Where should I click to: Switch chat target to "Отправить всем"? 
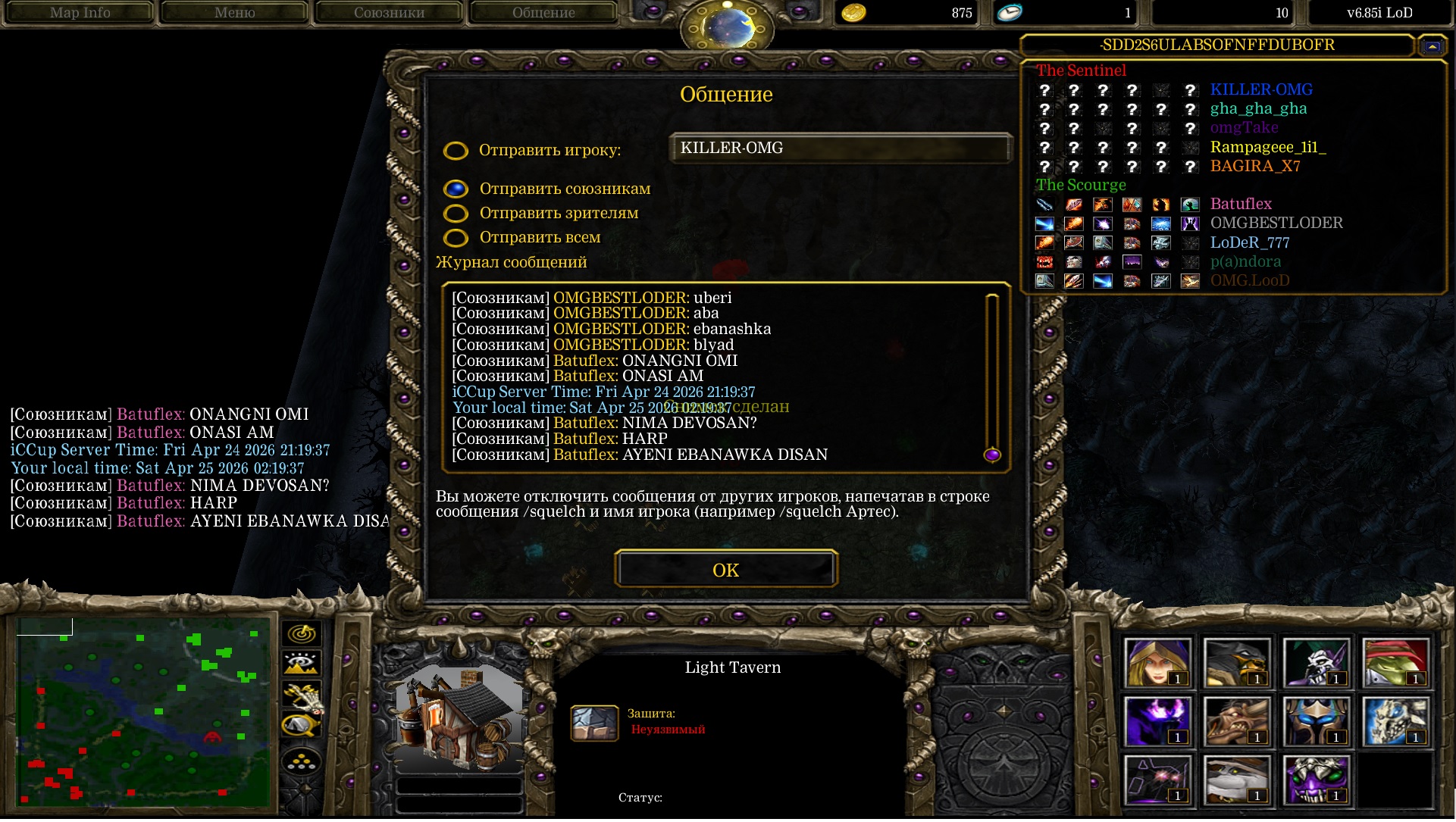[x=456, y=238]
